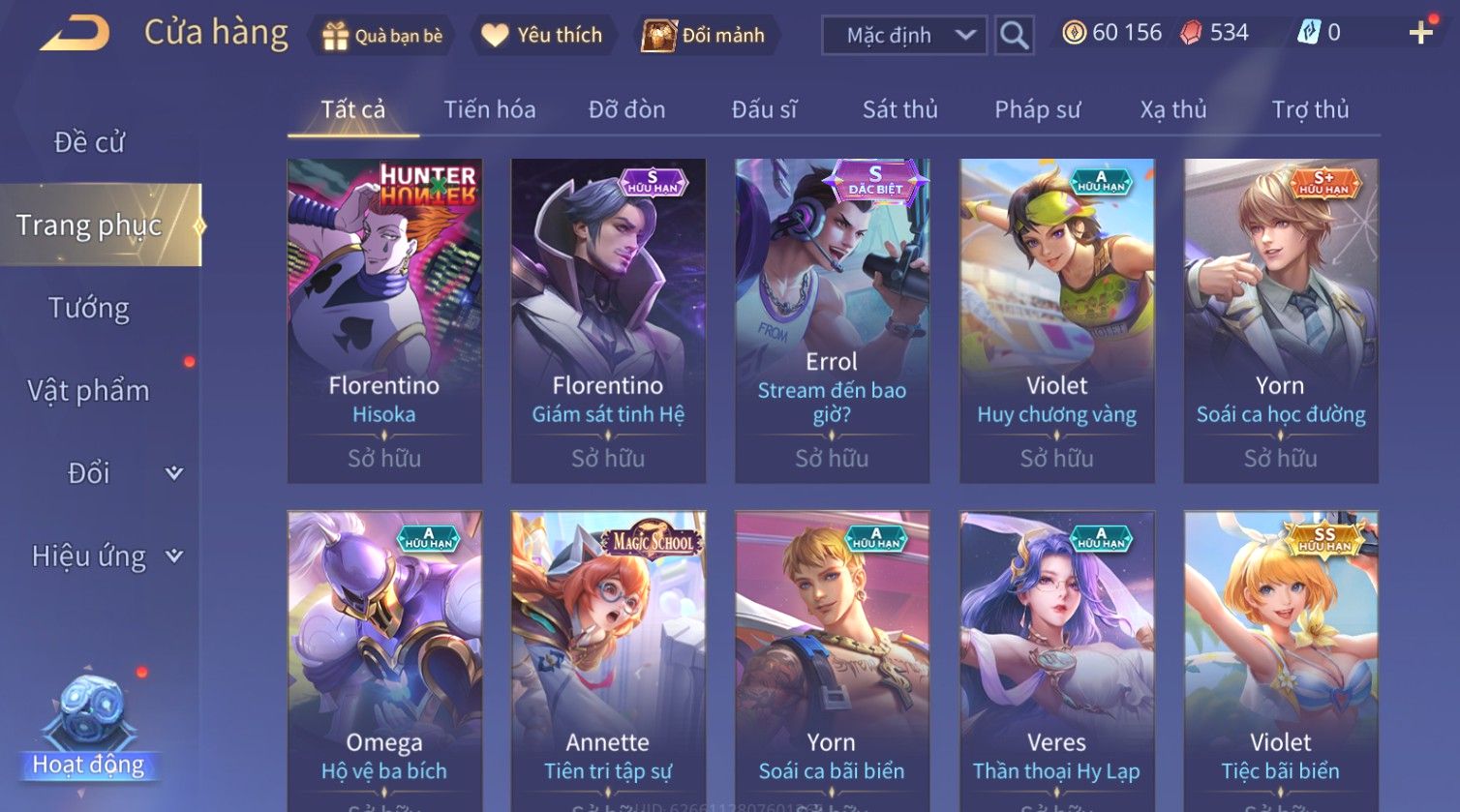Open the Tướng heroes section
Image resolution: width=1460 pixels, height=812 pixels.
(x=89, y=309)
